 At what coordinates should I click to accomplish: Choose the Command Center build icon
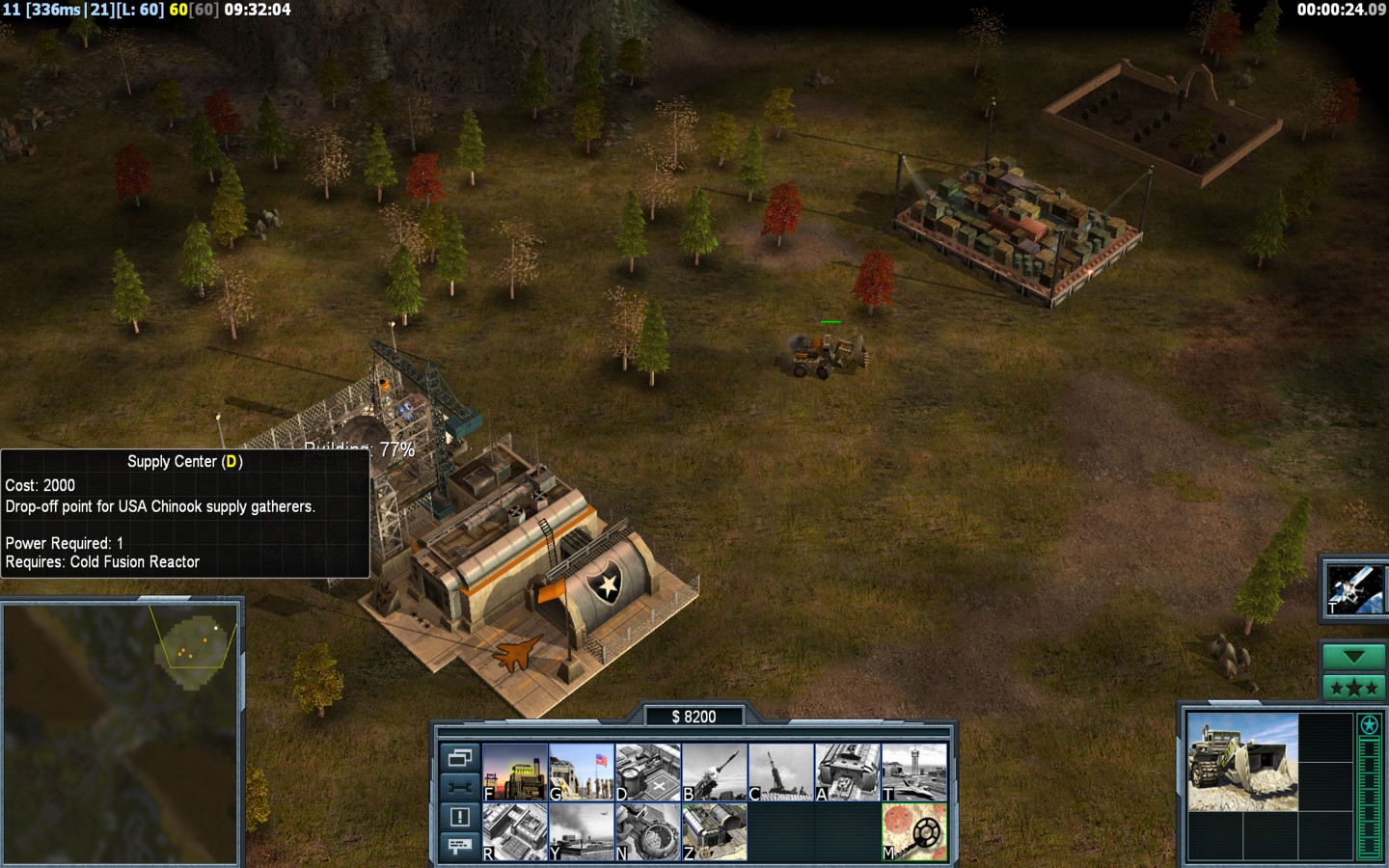pyautogui.click(x=714, y=831)
